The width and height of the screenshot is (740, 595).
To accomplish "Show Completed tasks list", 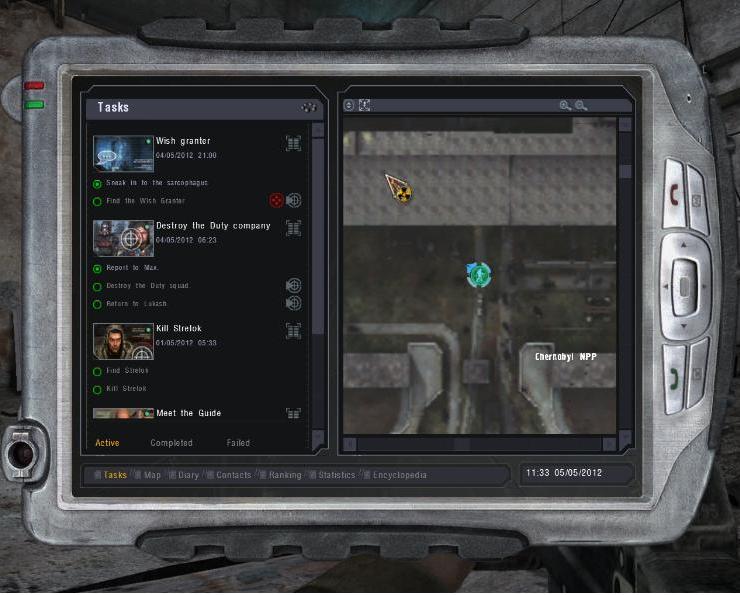I will coord(171,443).
